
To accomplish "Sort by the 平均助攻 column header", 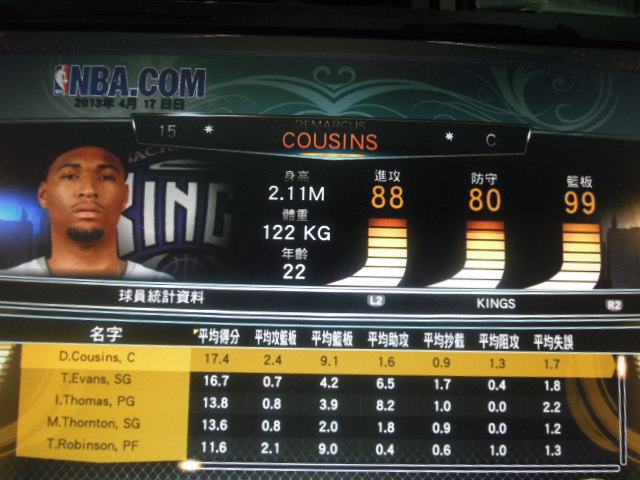I will pyautogui.click(x=389, y=338).
